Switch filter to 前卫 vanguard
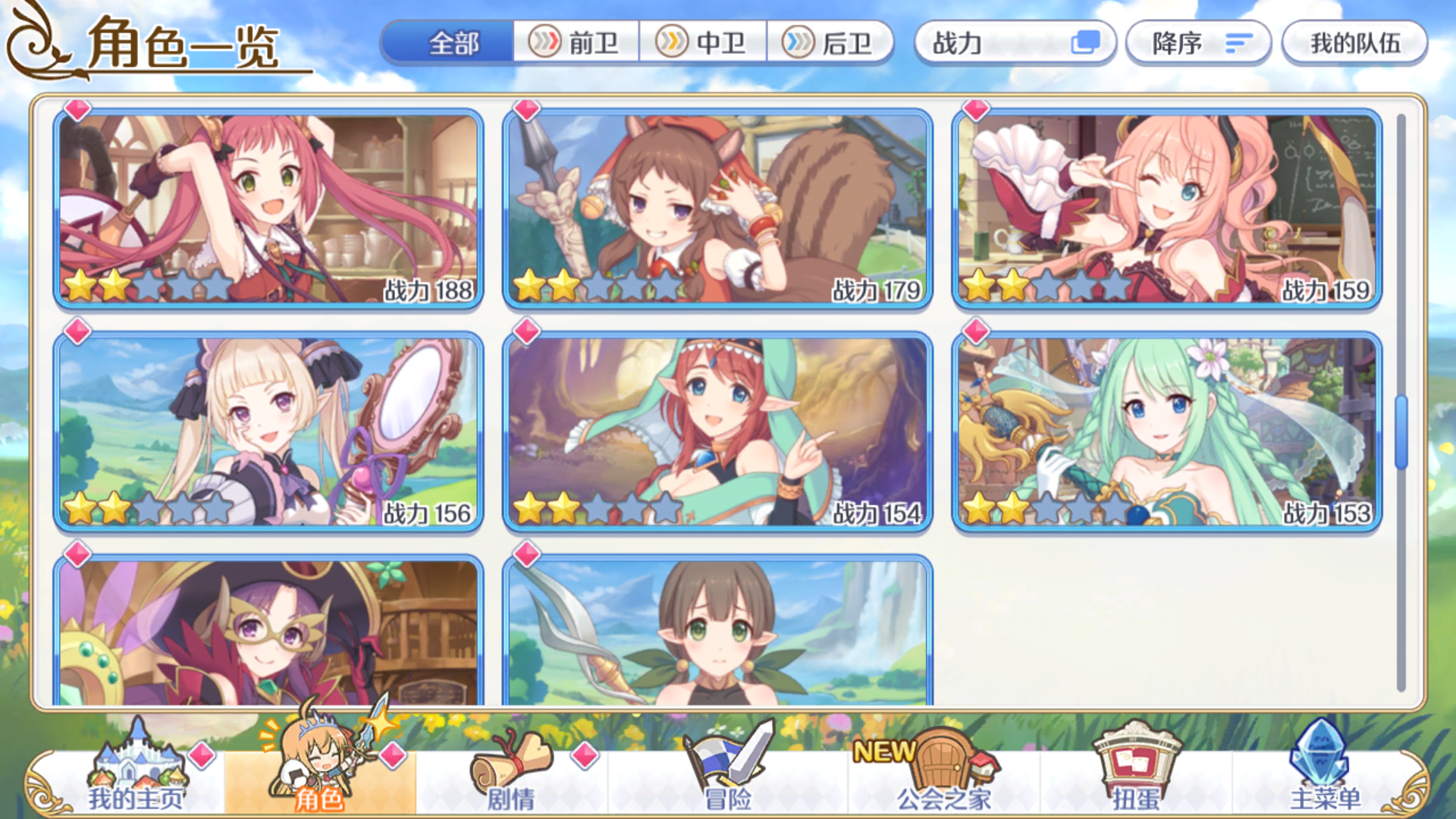 [x=578, y=43]
